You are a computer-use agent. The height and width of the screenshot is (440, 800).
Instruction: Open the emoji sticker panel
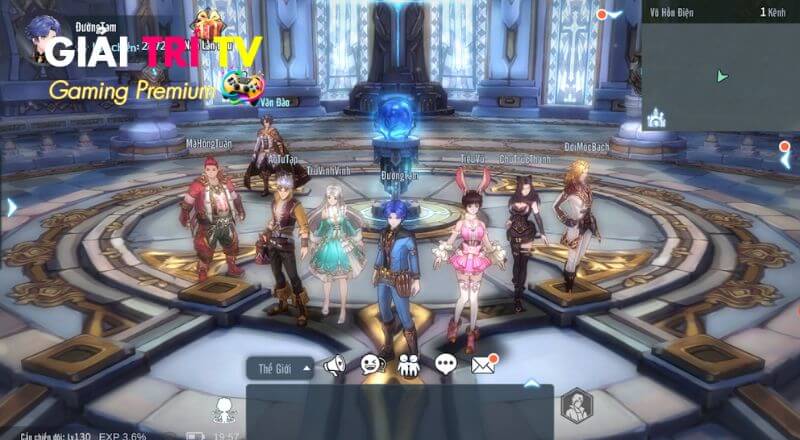point(371,366)
